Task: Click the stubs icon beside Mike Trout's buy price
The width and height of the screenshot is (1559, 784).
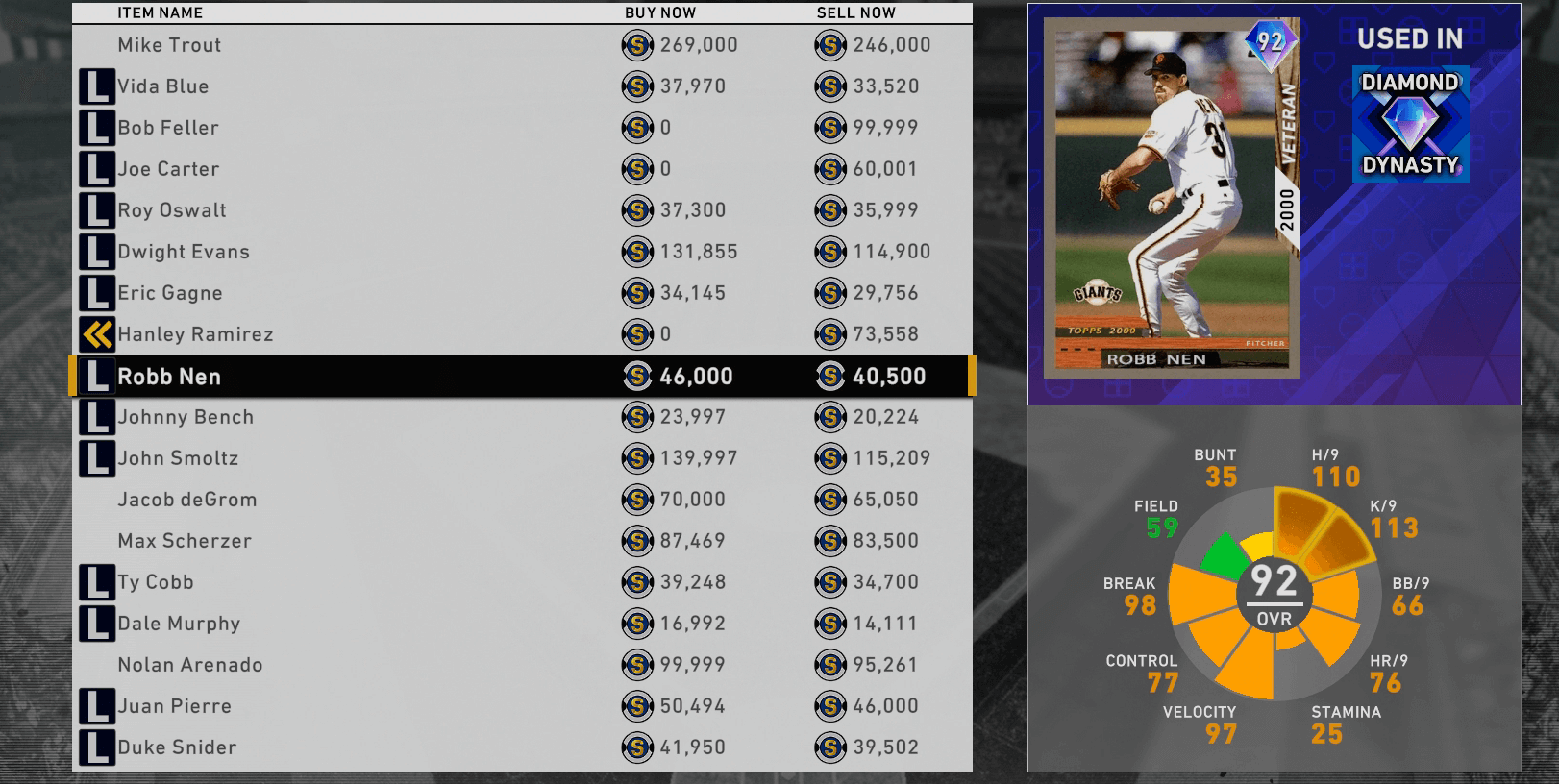Action: [x=636, y=45]
